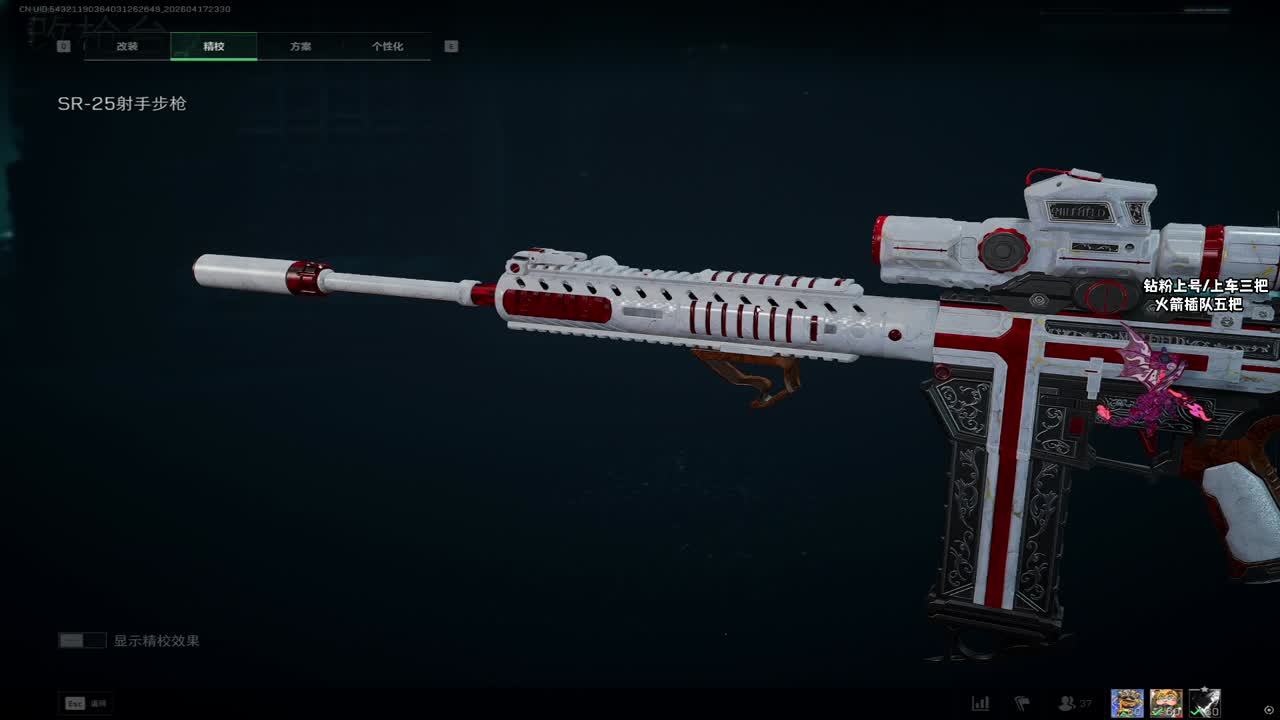Select the blonde character avatar thumbnail
Viewport: 1280px width, 720px height.
click(1165, 703)
